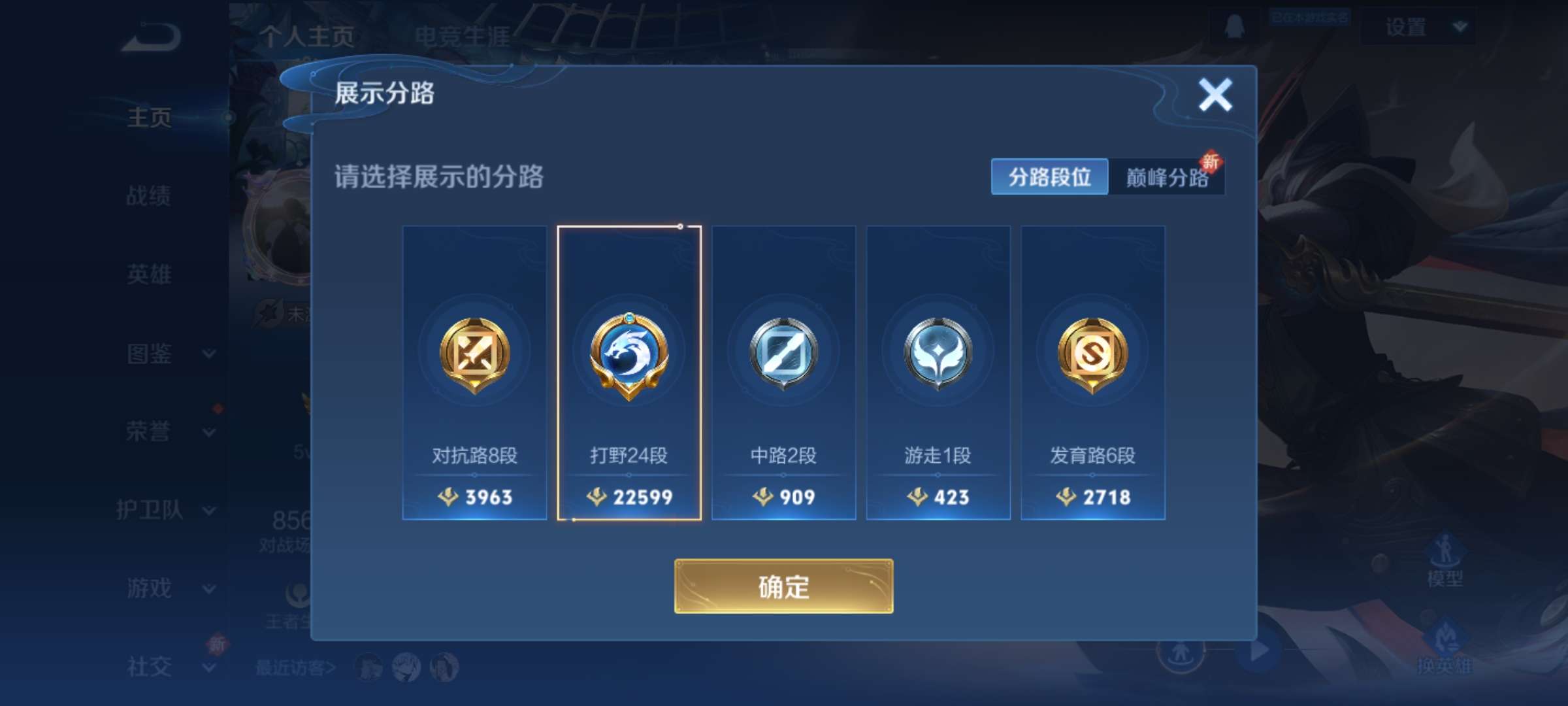Click the 发育路6段 badge icon
1568x706 pixels.
(x=1092, y=353)
